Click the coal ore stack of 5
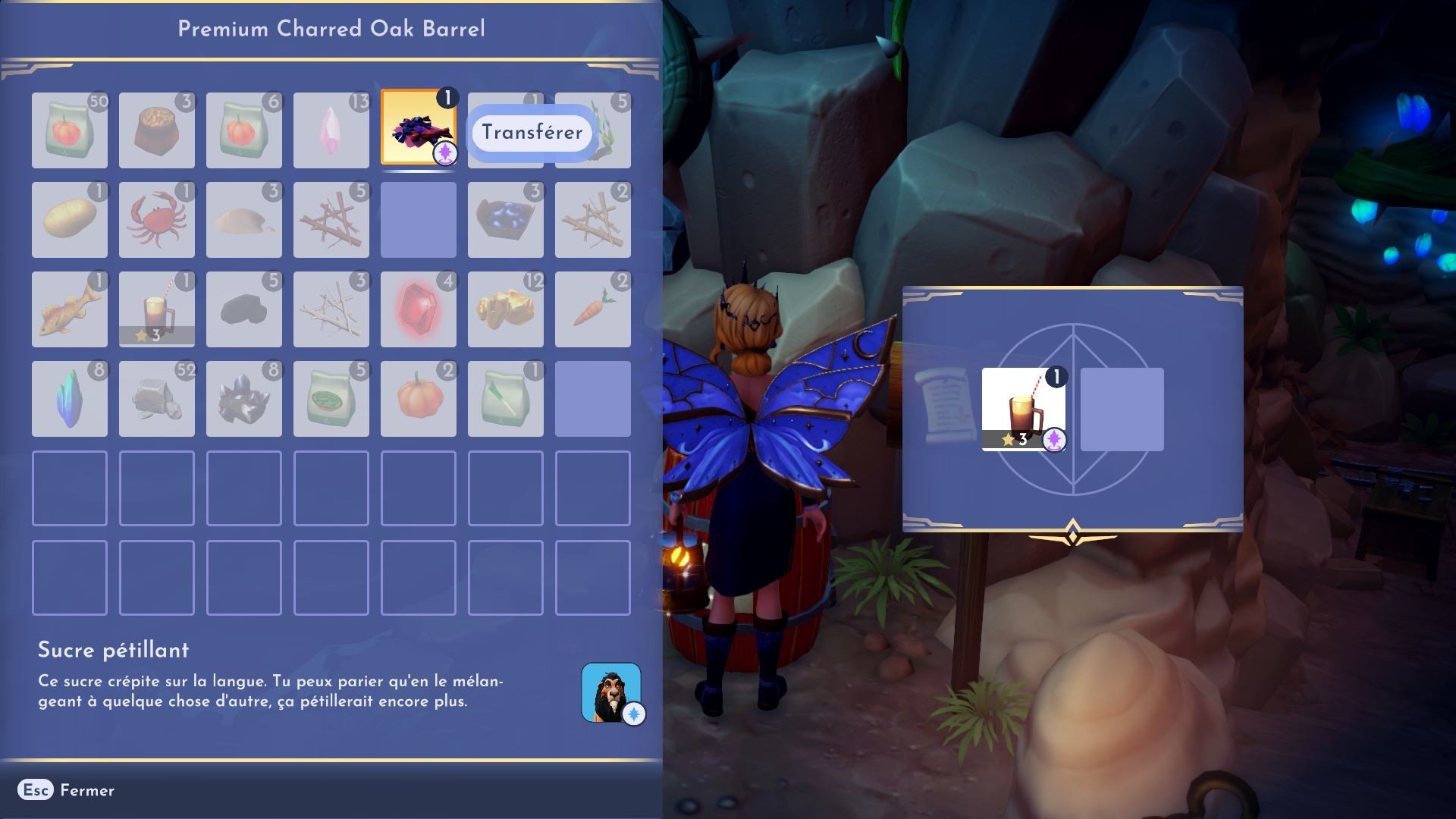Viewport: 1456px width, 819px height. (x=243, y=309)
